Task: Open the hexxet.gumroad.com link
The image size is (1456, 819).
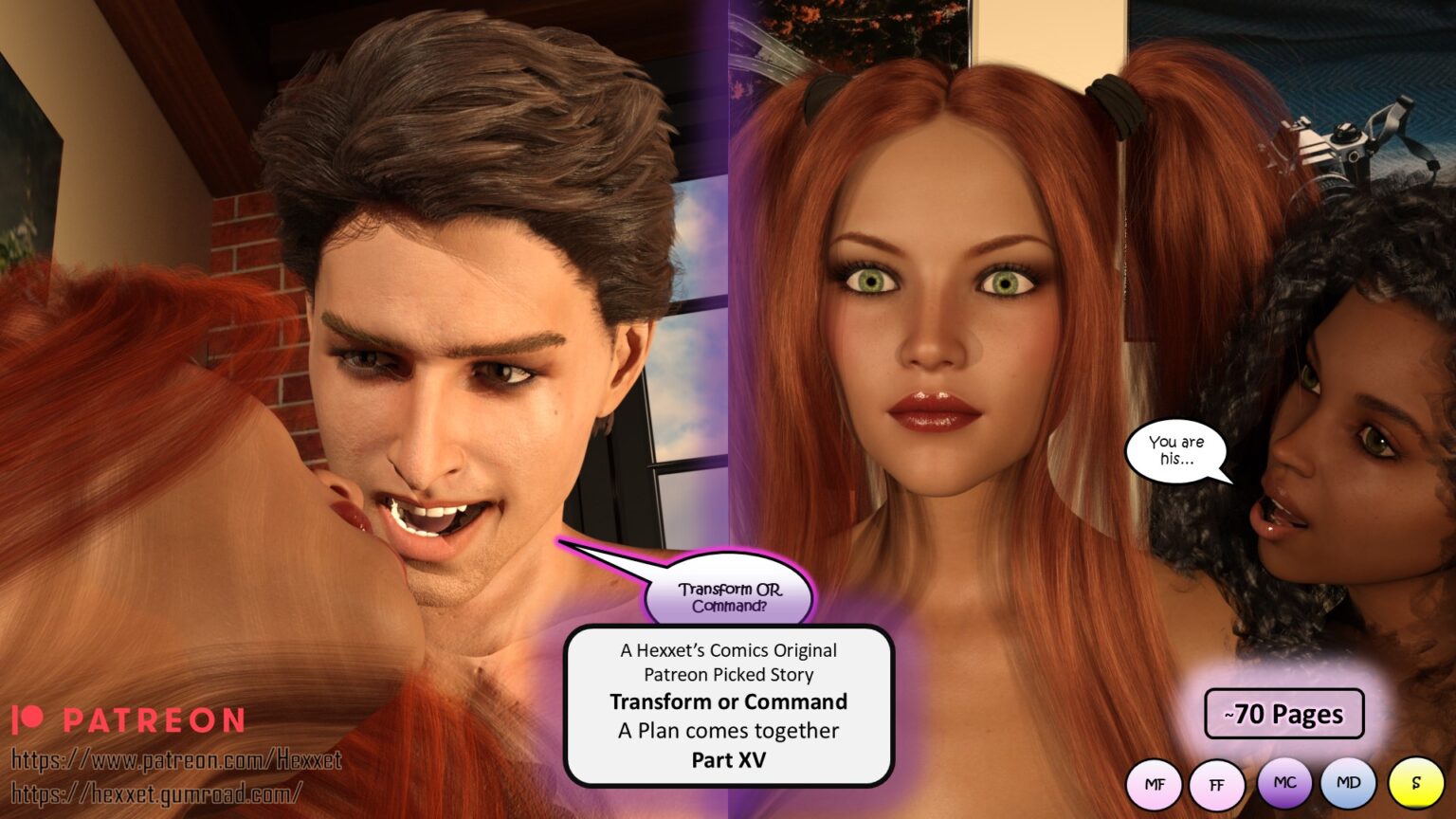Action: (157, 792)
